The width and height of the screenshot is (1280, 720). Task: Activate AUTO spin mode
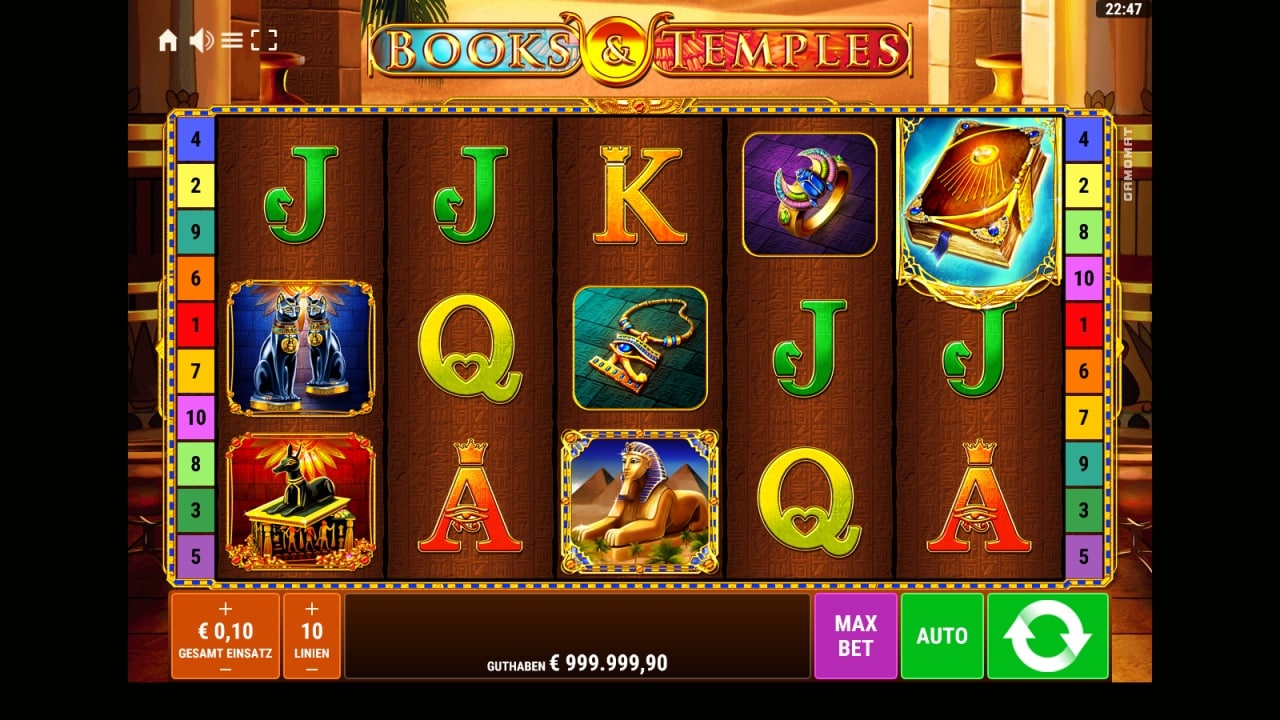942,636
